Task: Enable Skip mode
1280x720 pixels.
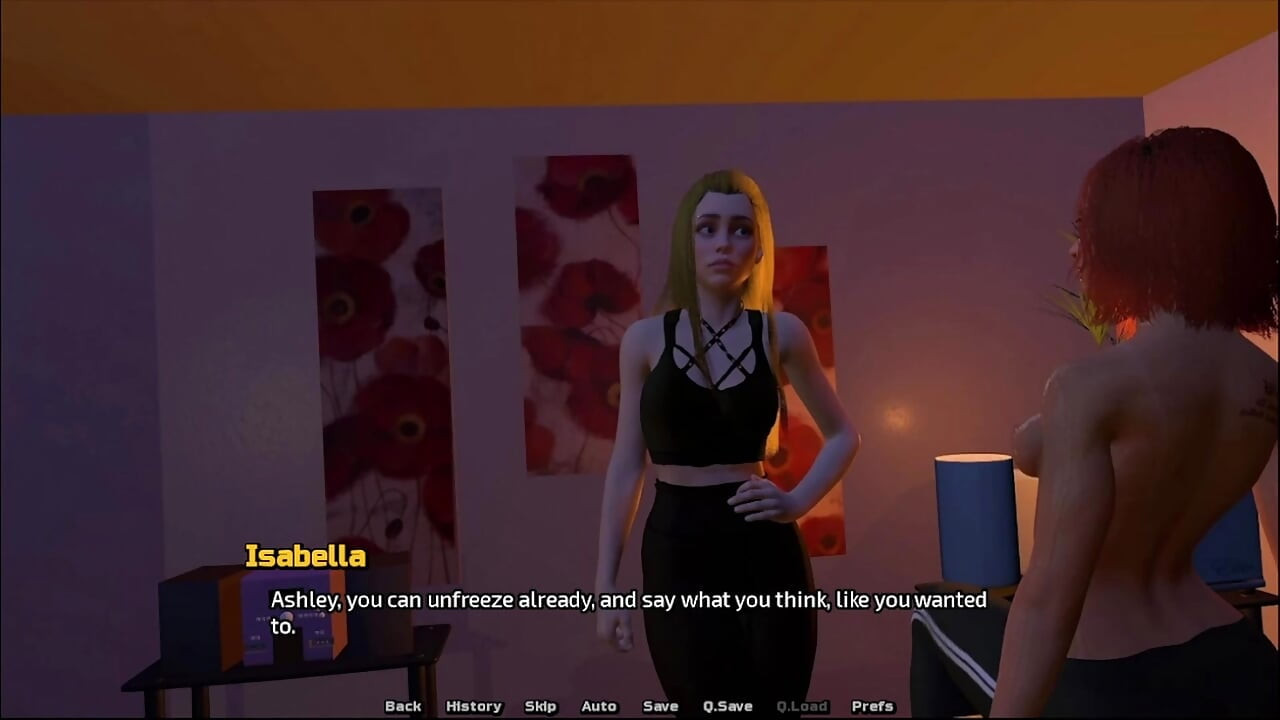Action: click(540, 706)
